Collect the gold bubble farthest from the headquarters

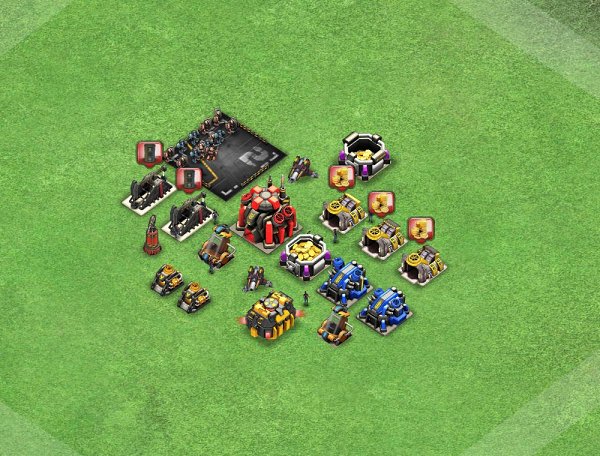click(420, 229)
